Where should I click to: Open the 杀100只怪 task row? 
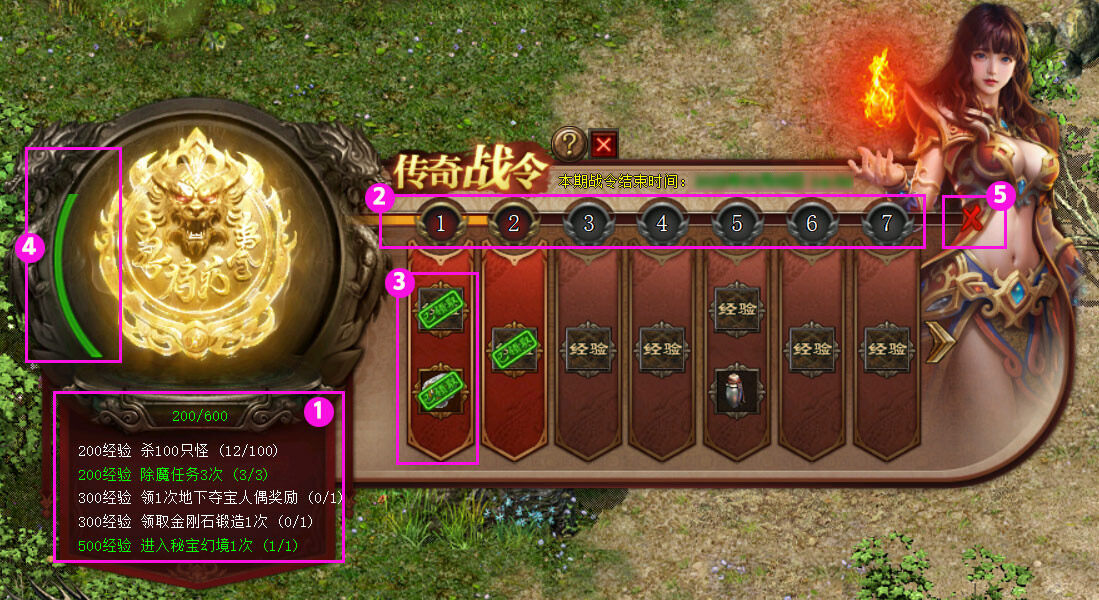[178, 451]
